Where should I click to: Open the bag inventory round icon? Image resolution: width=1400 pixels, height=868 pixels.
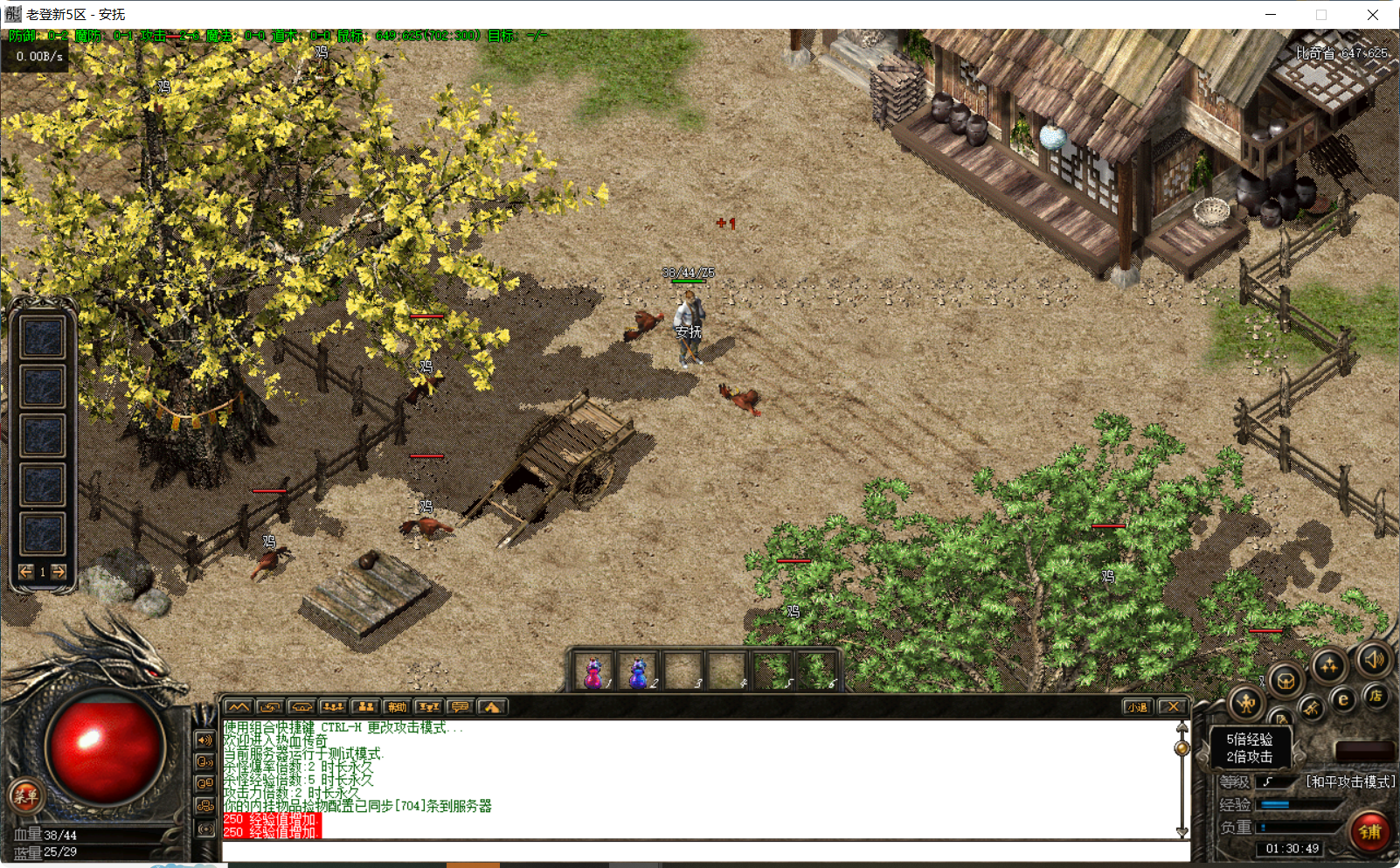tap(1286, 679)
